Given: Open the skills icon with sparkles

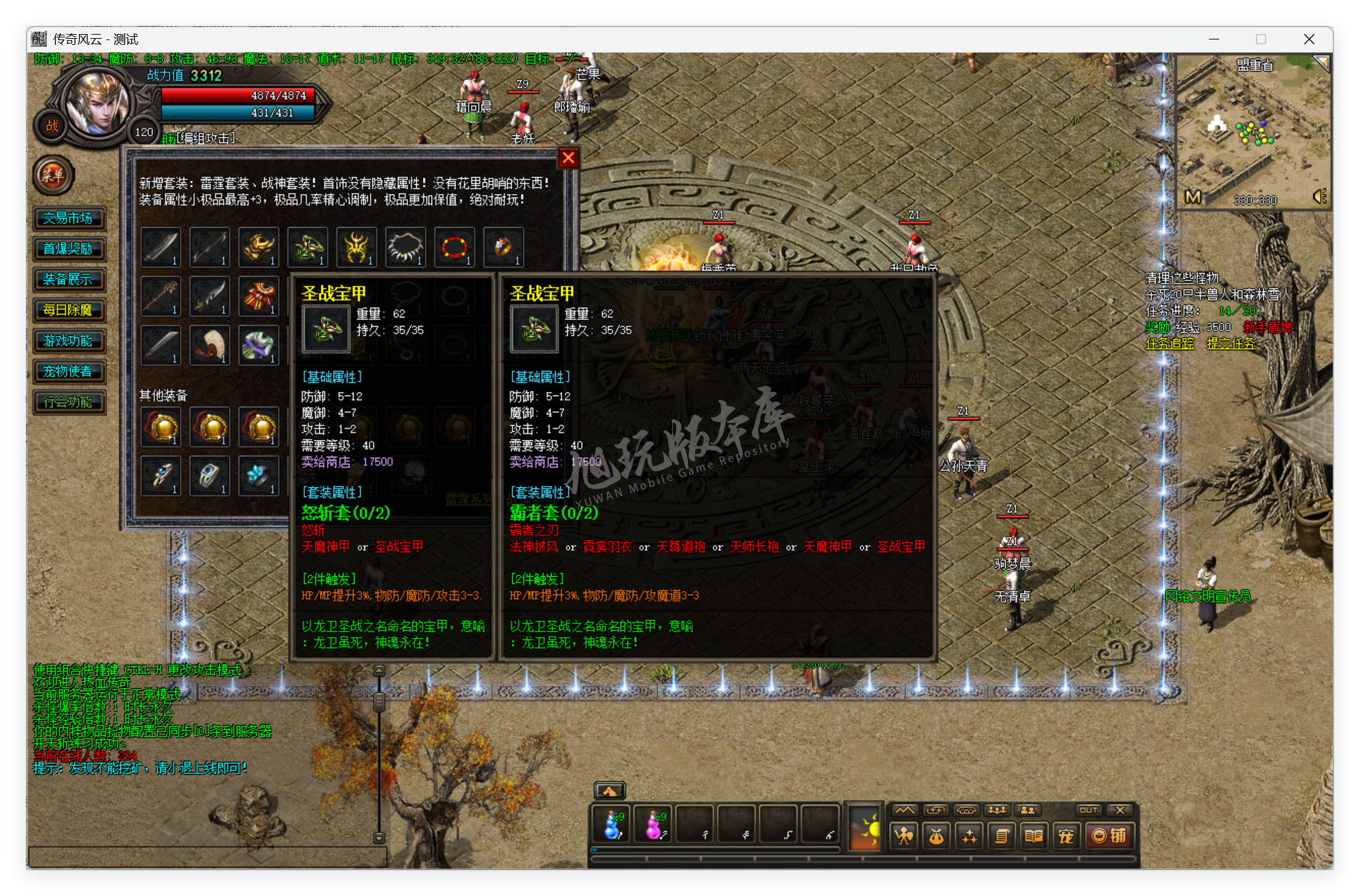Looking at the screenshot, I should 969,835.
